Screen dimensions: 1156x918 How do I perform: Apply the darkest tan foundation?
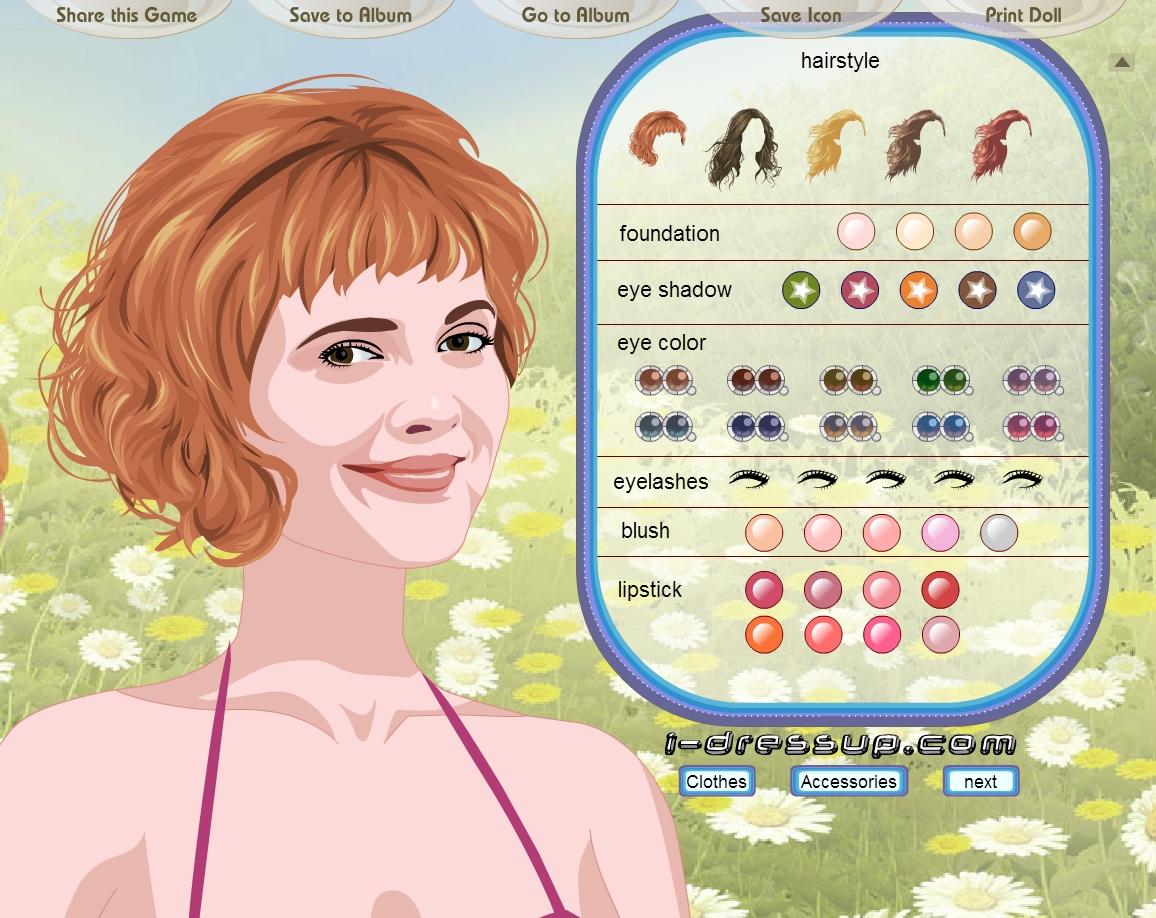(x=1032, y=231)
